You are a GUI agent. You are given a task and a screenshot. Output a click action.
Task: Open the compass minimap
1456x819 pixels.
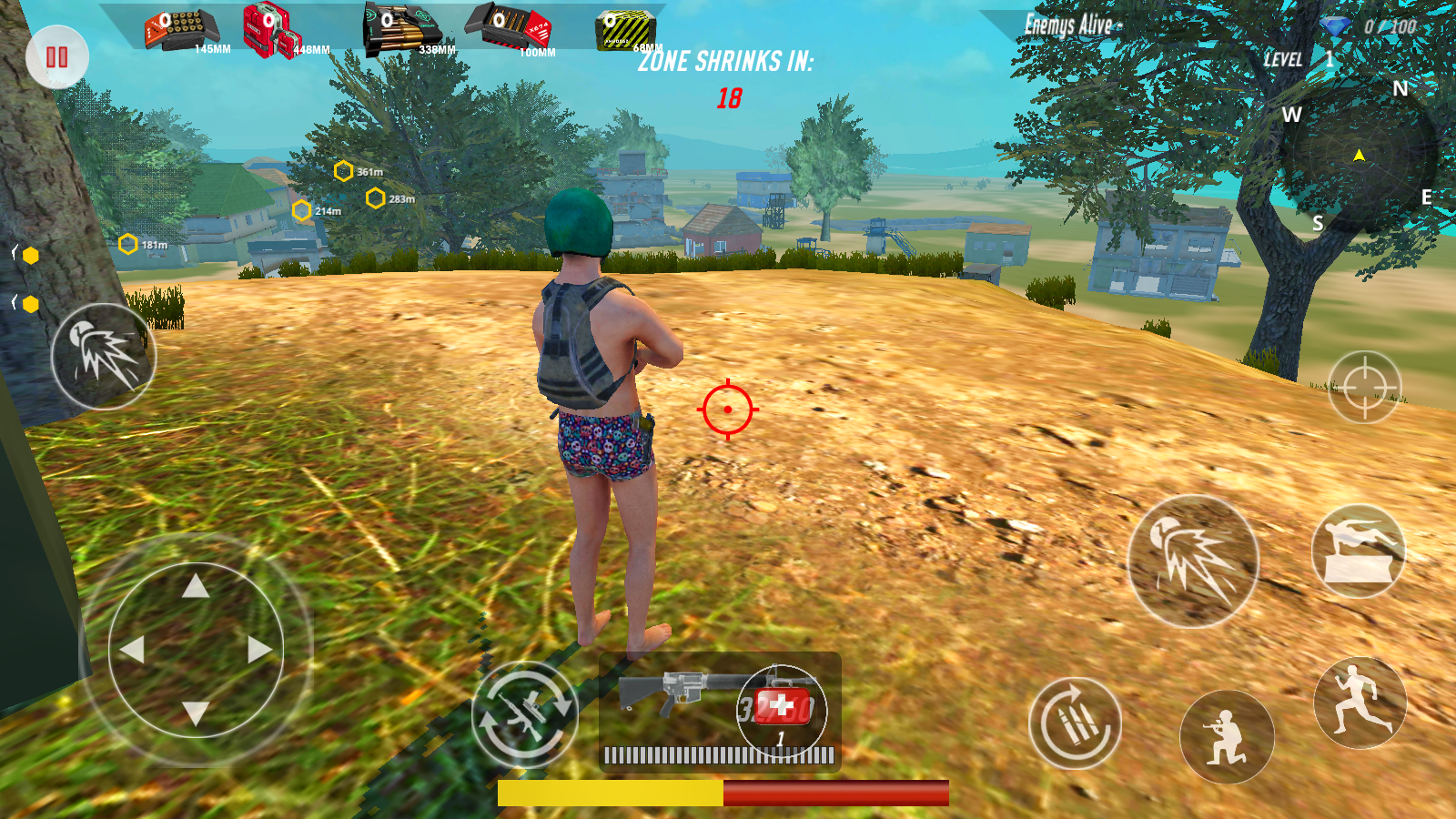1359,157
